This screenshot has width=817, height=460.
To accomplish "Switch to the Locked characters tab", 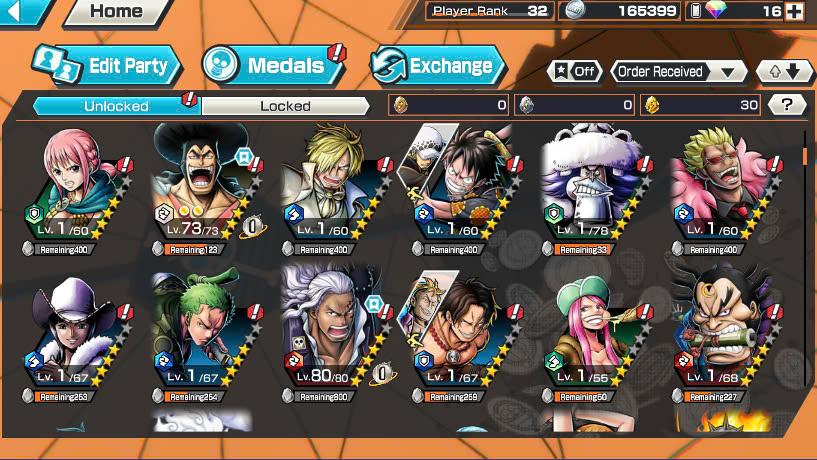I will (285, 105).
